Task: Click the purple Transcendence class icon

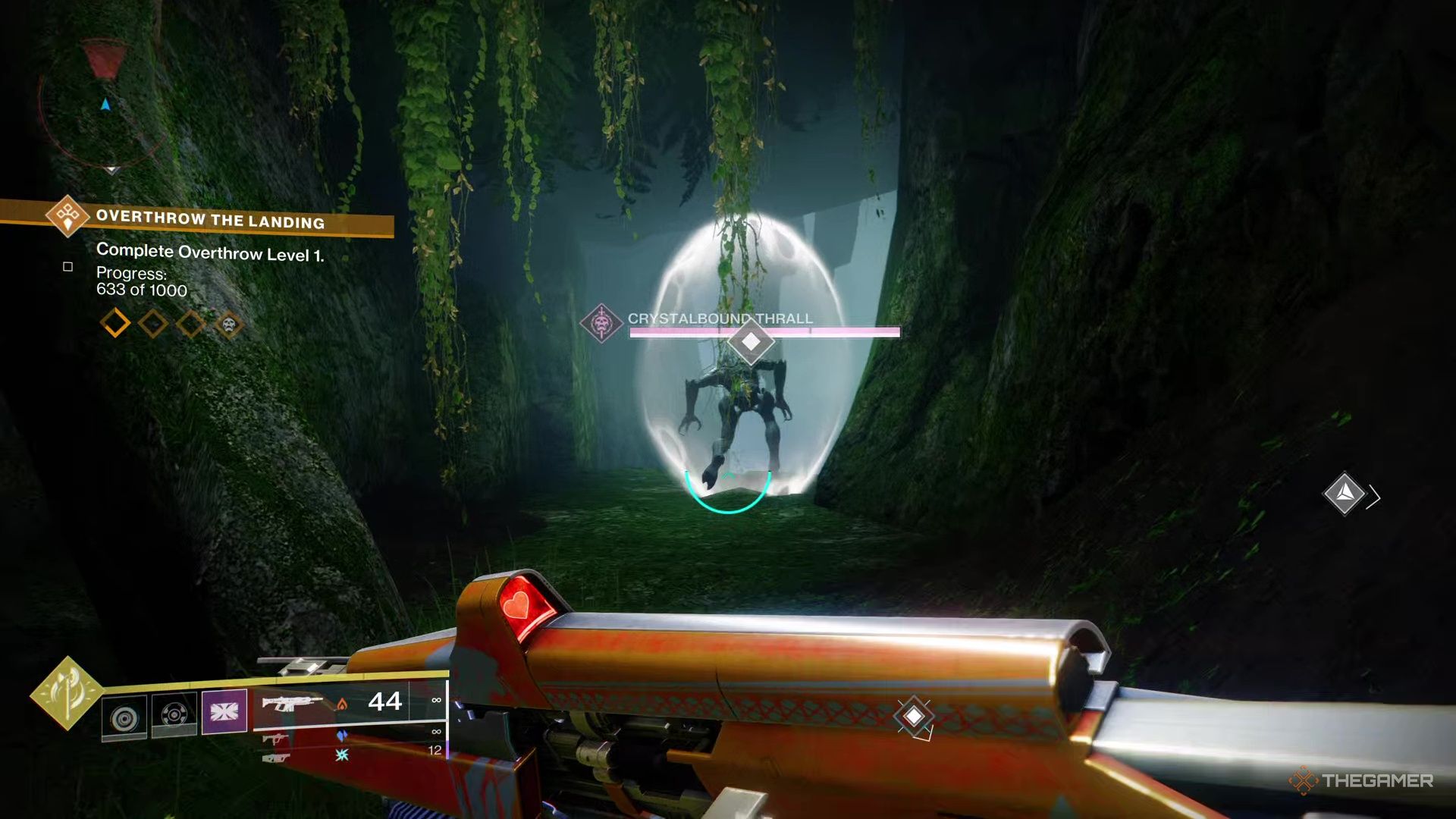Action: tap(225, 711)
